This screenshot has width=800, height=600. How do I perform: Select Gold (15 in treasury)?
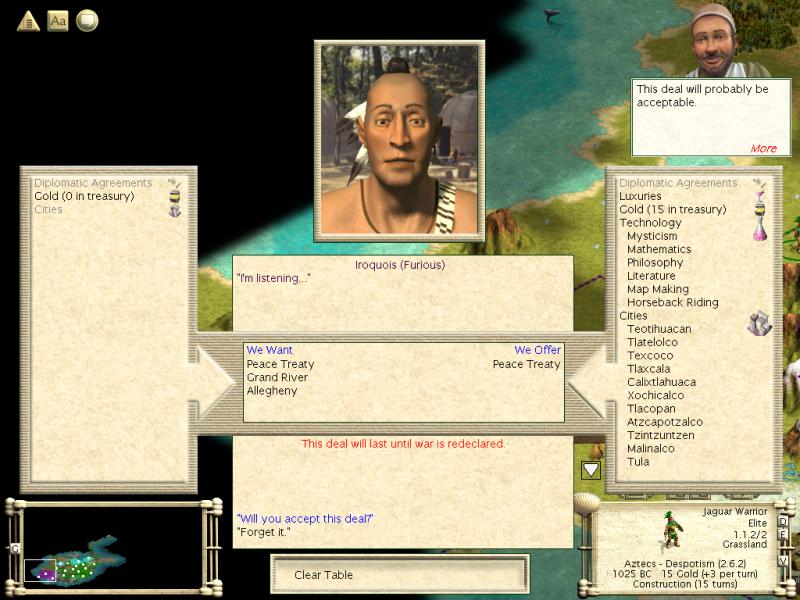pos(672,209)
